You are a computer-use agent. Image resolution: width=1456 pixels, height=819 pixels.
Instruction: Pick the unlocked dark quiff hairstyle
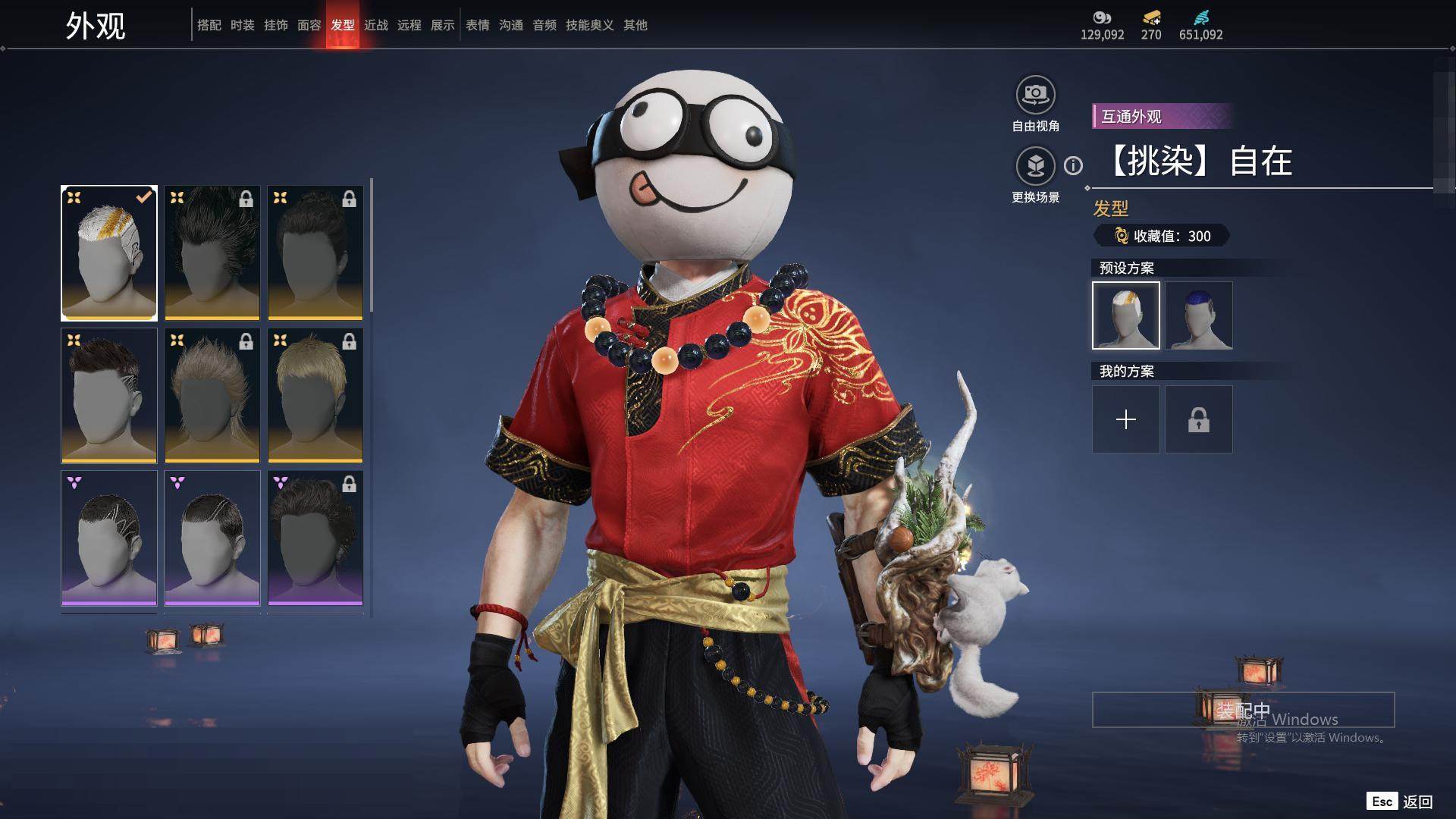coord(109,395)
